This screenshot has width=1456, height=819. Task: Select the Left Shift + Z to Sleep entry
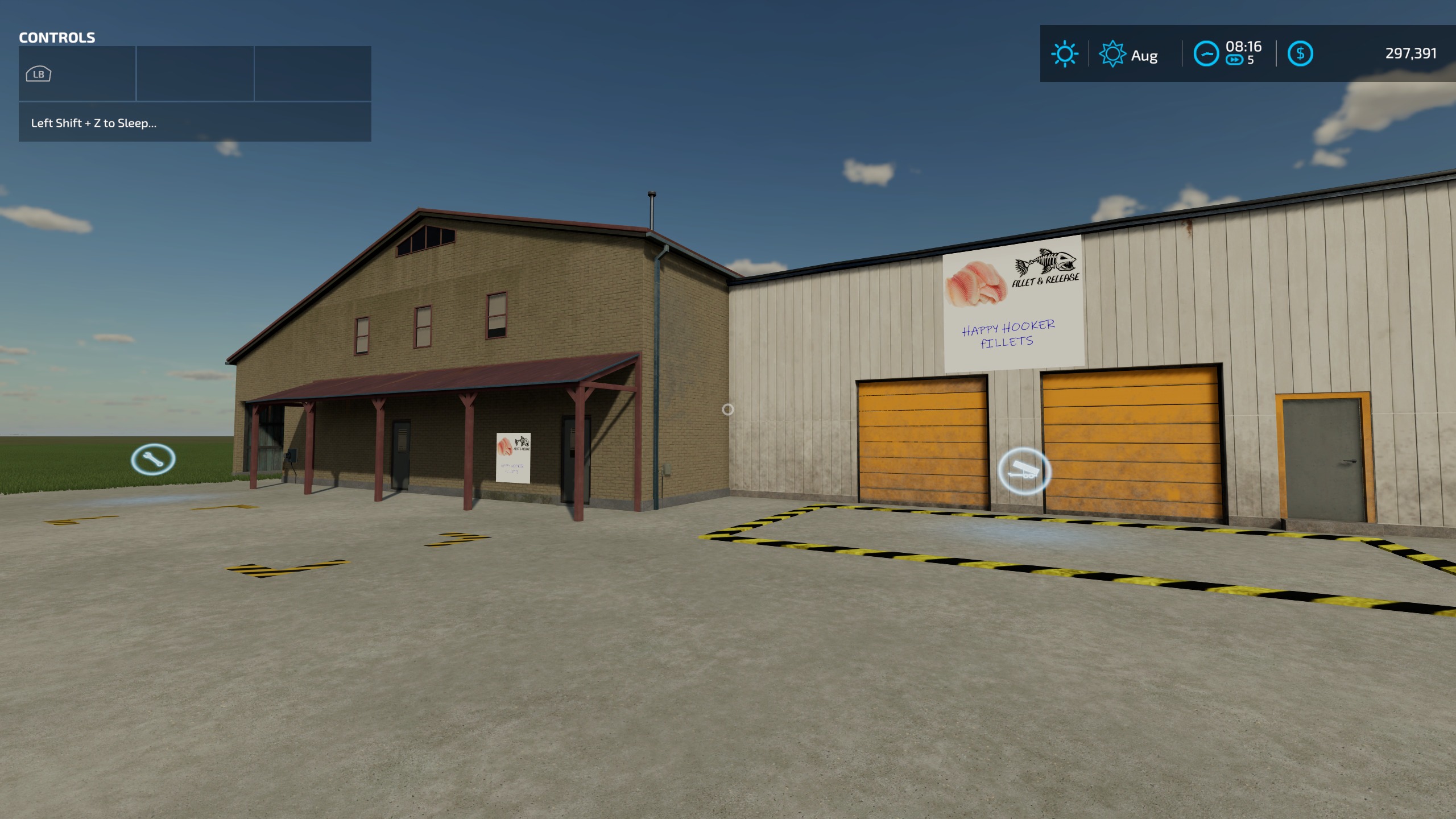click(x=94, y=122)
